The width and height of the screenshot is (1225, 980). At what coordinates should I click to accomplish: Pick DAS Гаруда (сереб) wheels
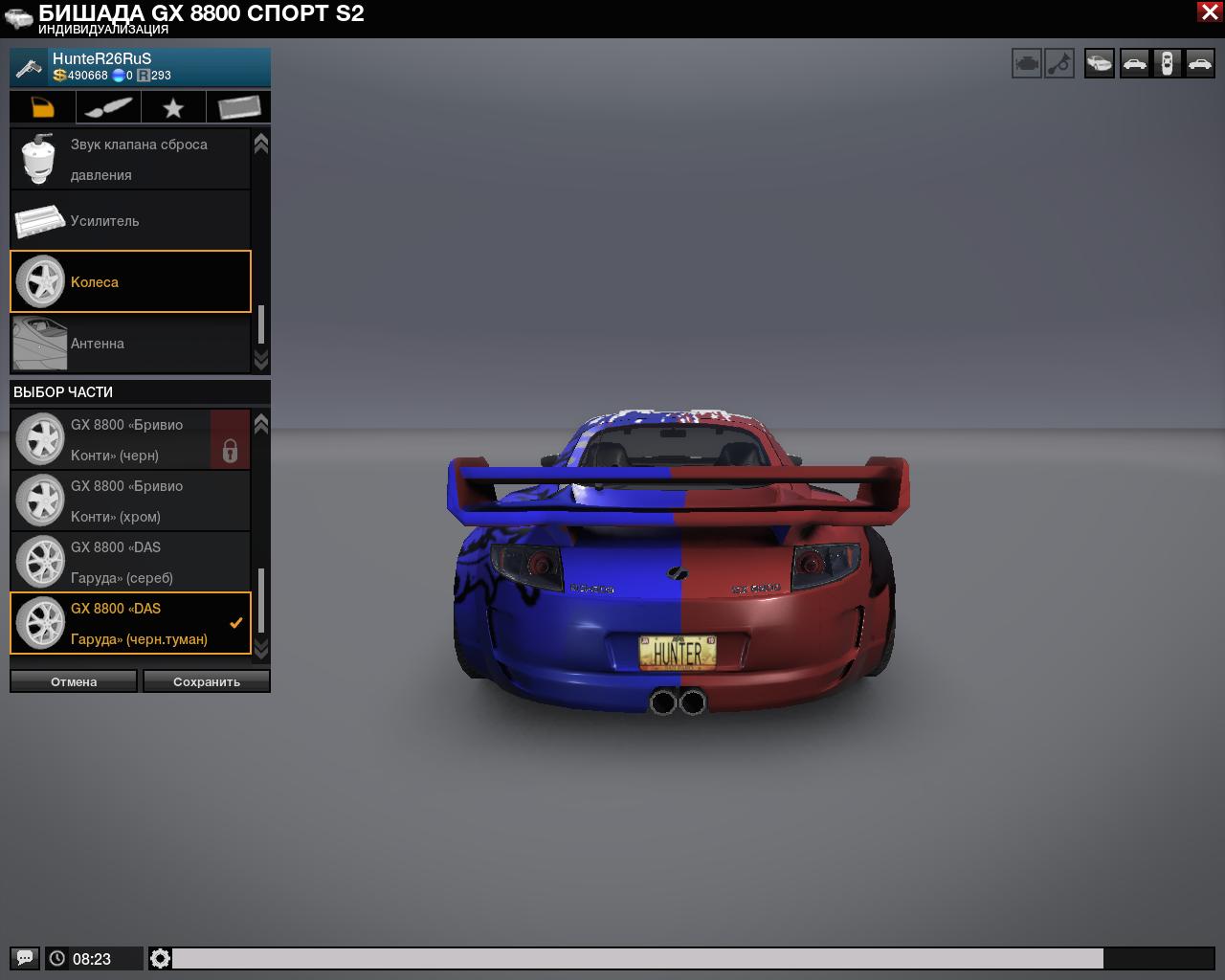130,563
